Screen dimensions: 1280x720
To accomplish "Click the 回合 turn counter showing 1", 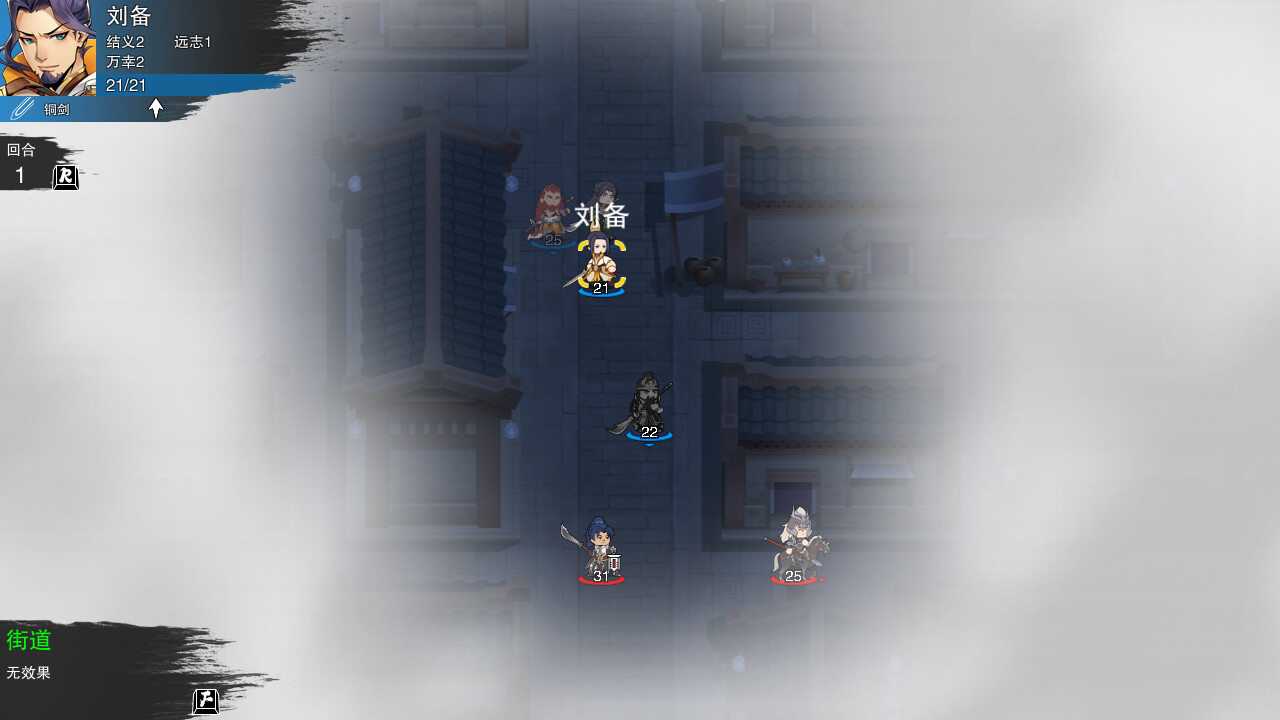I will (x=20, y=162).
